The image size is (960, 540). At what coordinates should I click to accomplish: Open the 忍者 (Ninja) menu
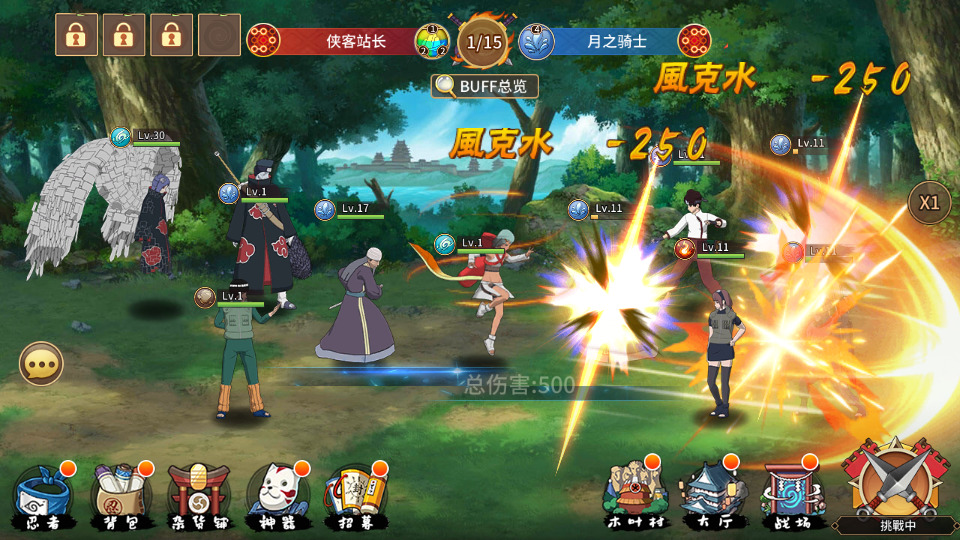pos(42,494)
